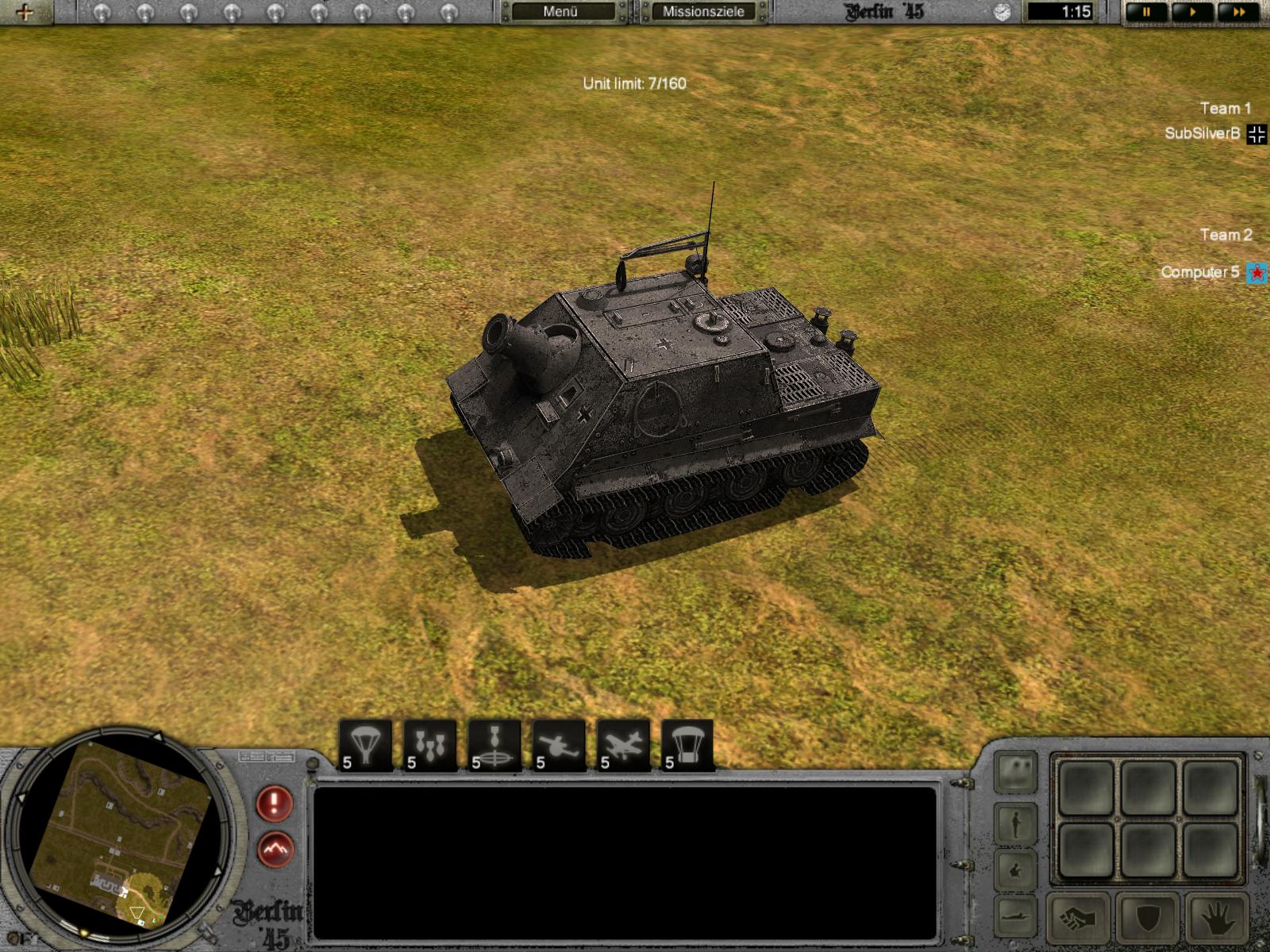Set stance to standing soldier
This screenshot has height=952, width=1270.
[1017, 823]
